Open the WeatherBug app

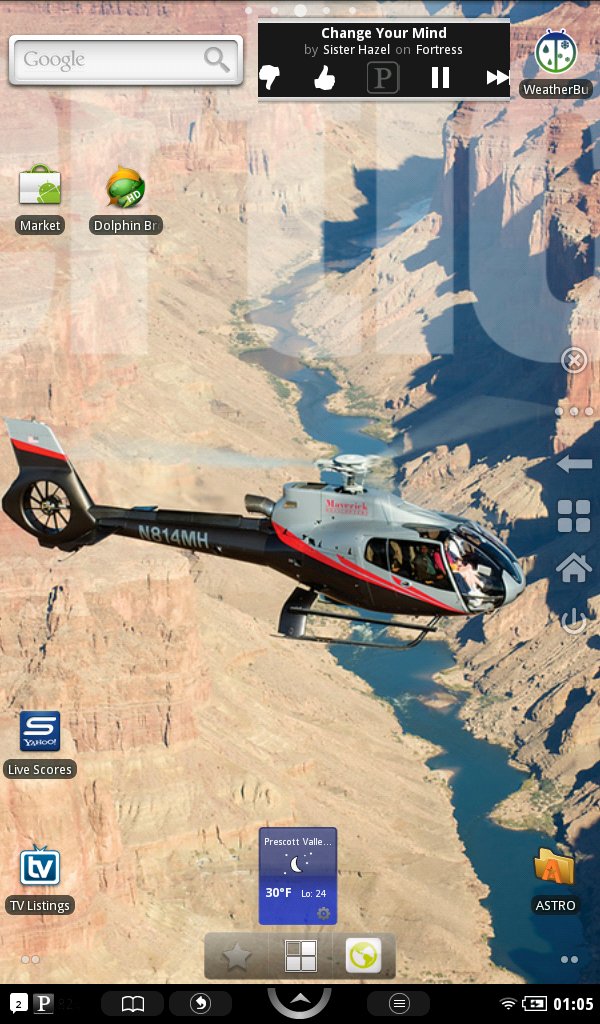[556, 54]
